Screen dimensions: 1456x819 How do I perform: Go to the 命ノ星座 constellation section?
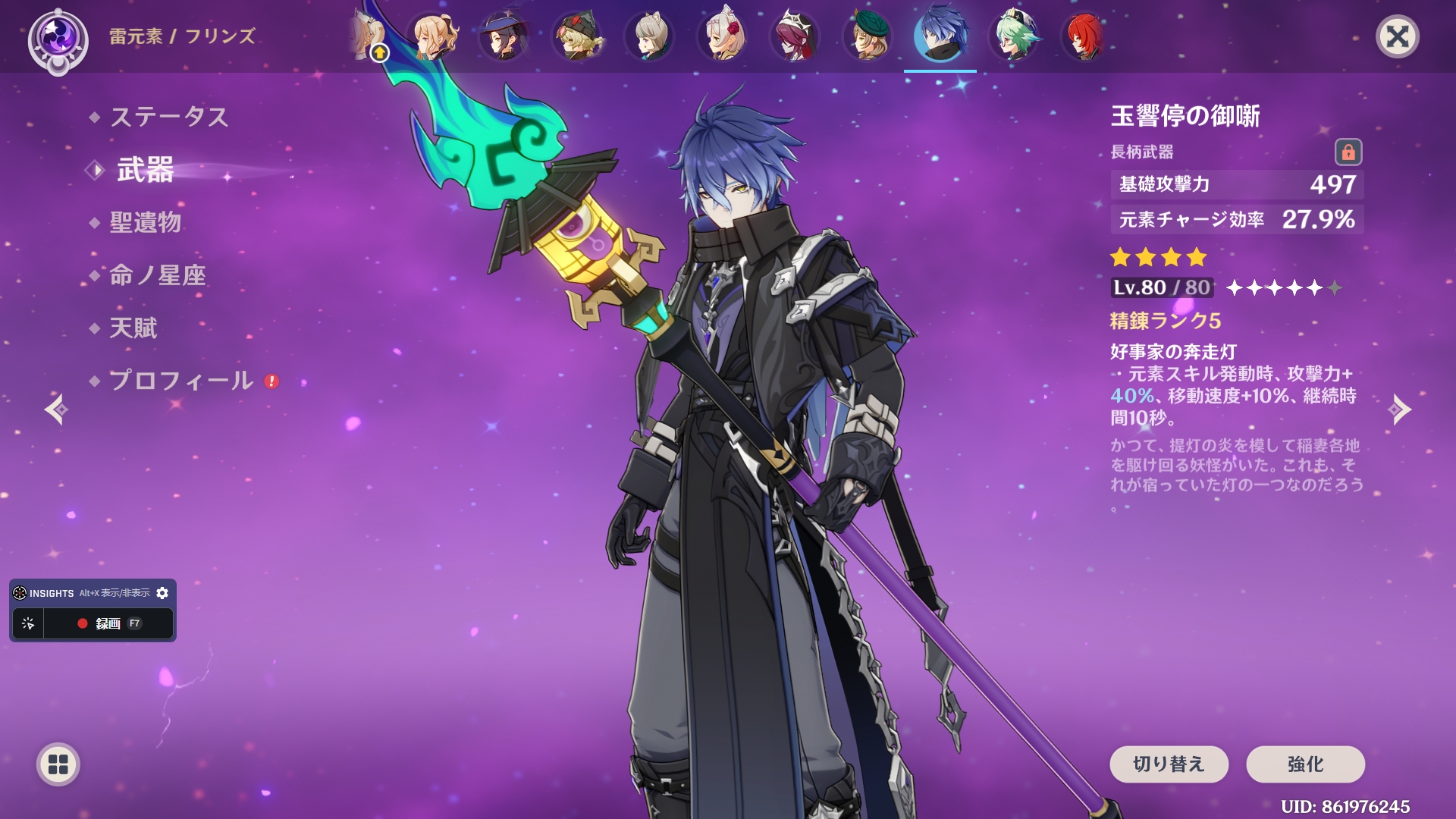coord(158,275)
